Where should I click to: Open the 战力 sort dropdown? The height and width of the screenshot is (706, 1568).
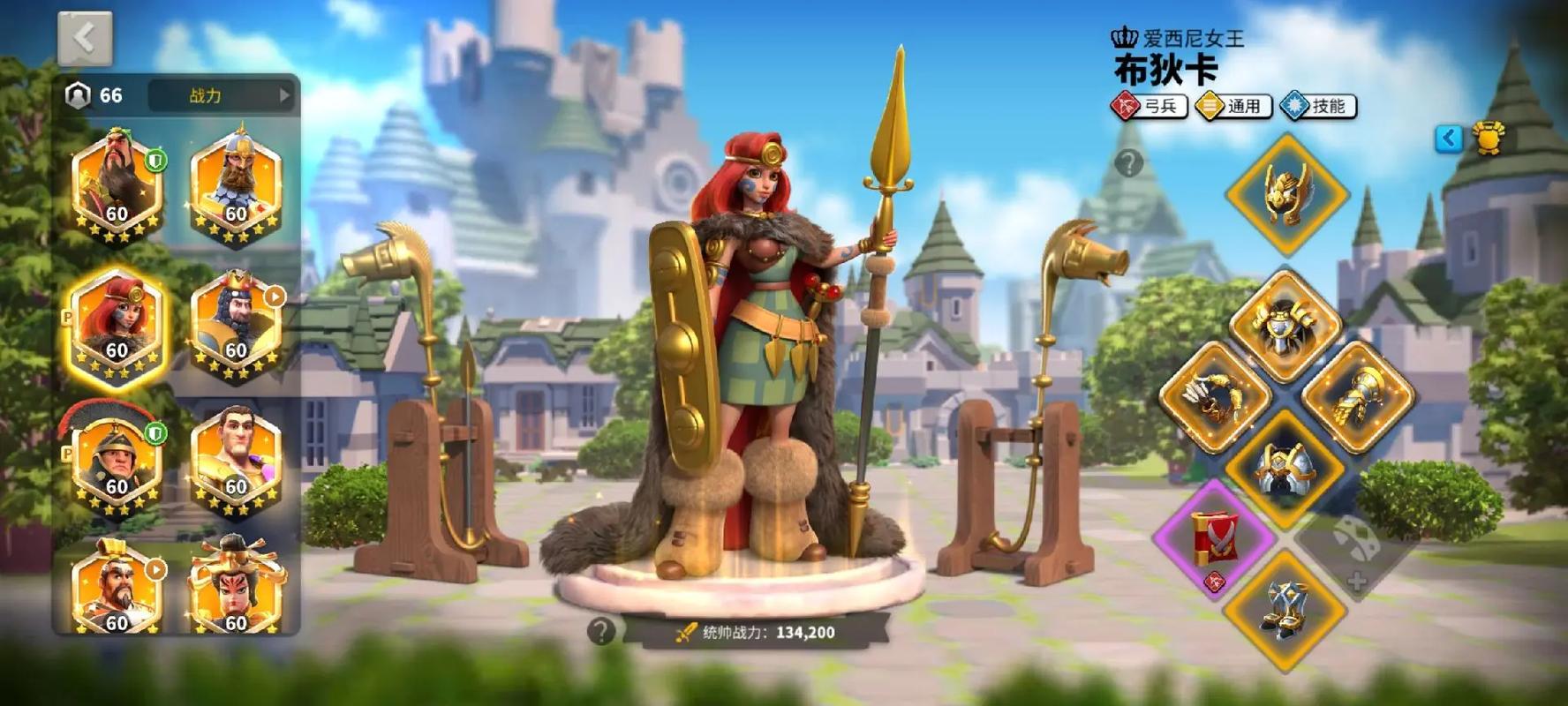[221, 95]
